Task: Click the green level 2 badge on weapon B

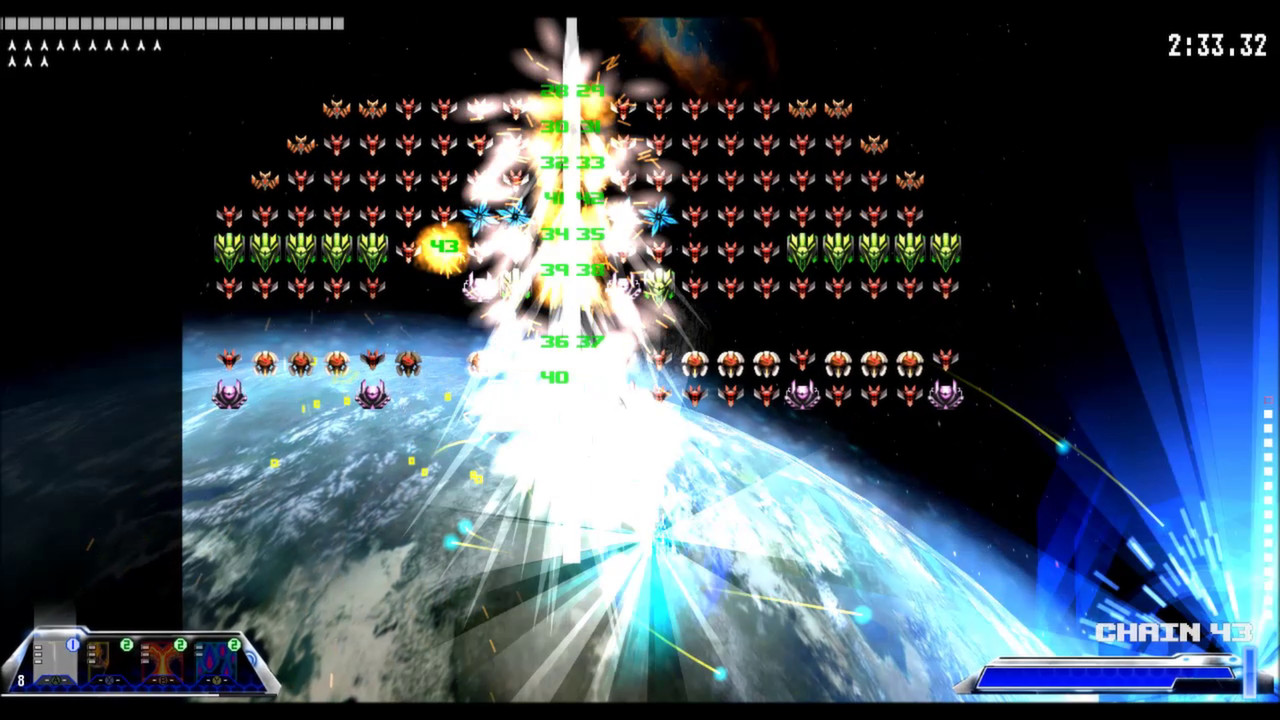Action: click(x=179, y=644)
